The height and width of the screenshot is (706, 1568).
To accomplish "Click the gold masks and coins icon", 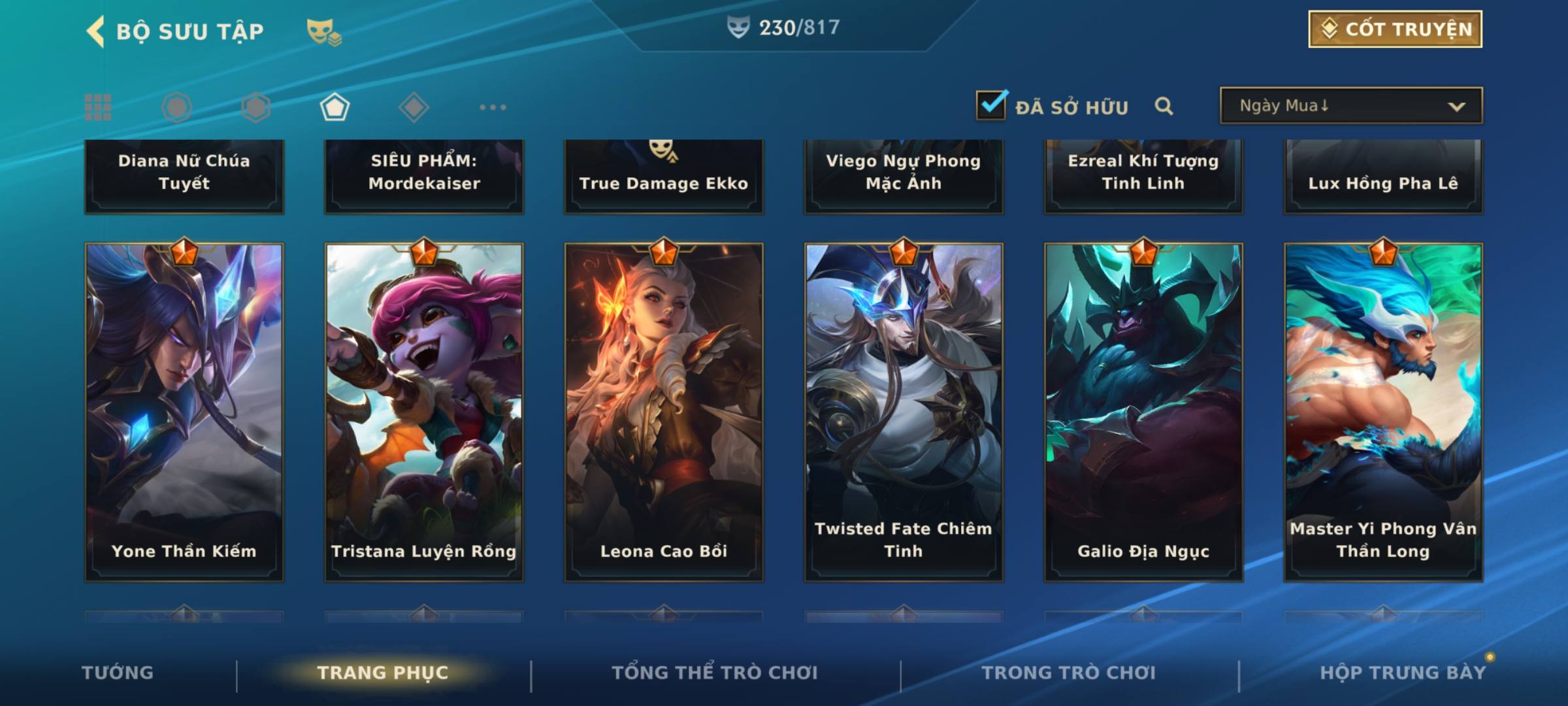I will coord(324,32).
